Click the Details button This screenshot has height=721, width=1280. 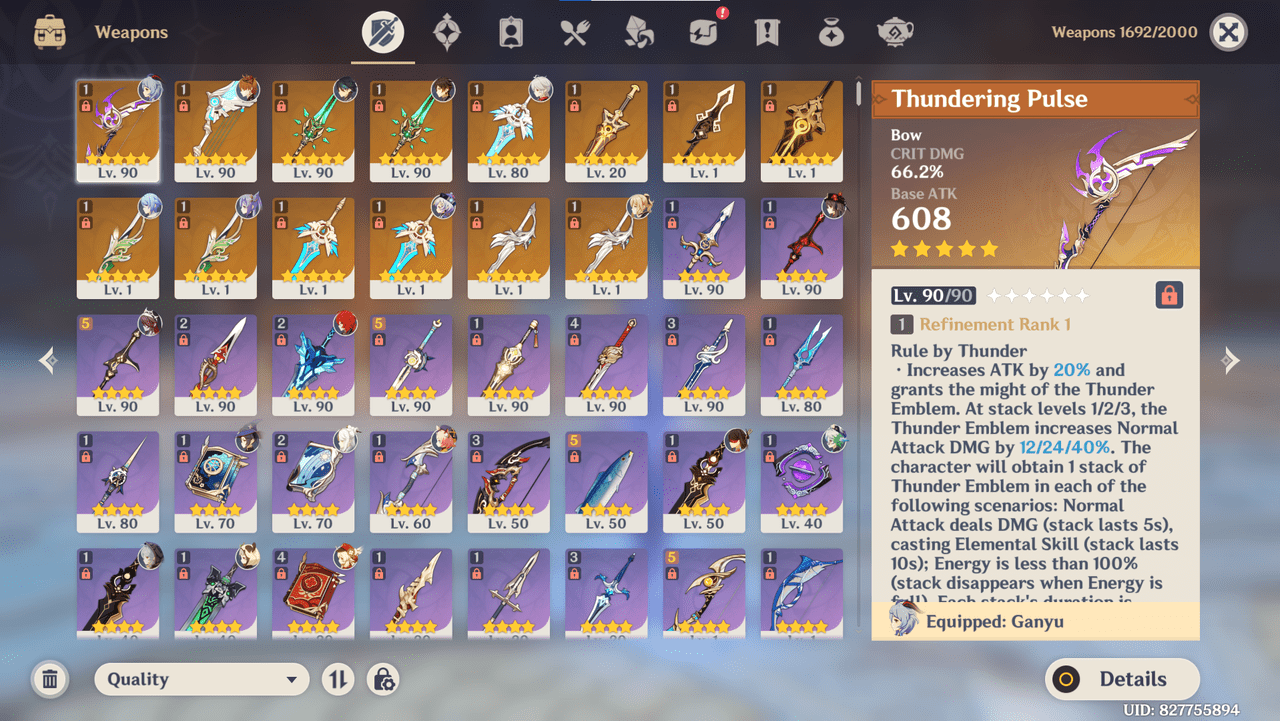point(1121,679)
